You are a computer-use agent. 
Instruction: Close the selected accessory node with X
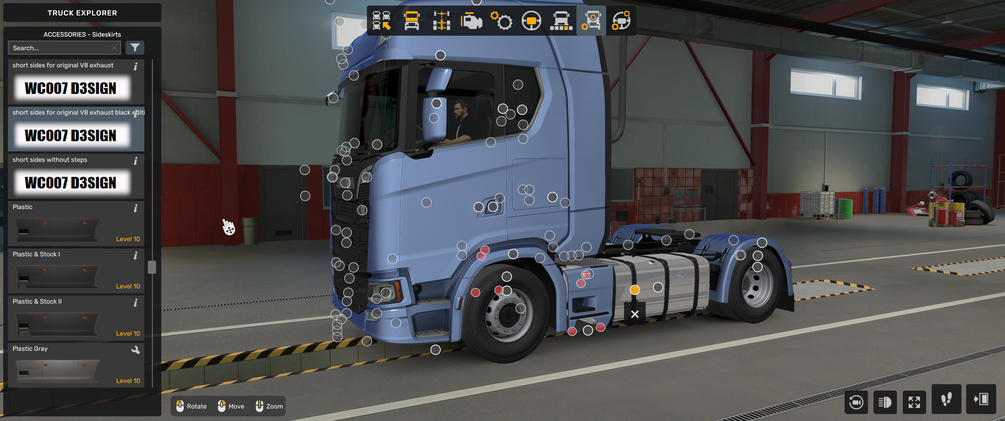tap(634, 314)
